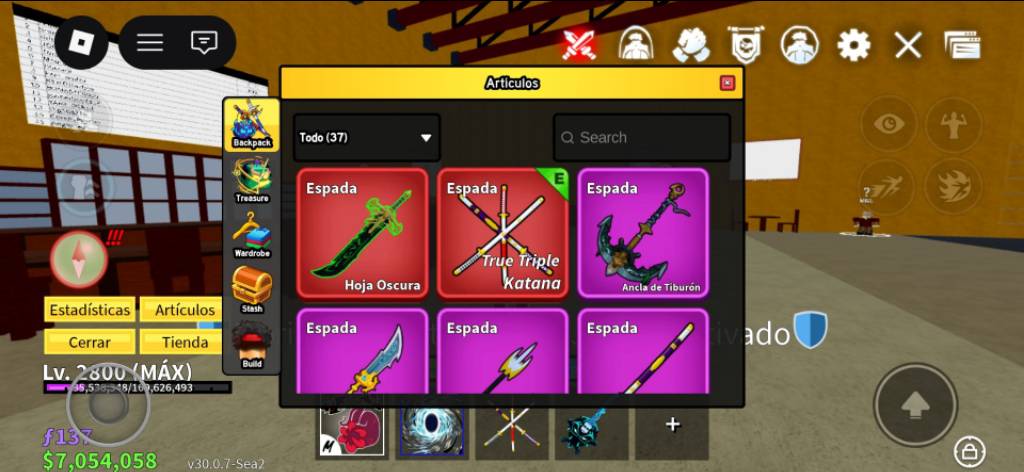Open the settings gear icon
1024x472 pixels.
click(853, 45)
